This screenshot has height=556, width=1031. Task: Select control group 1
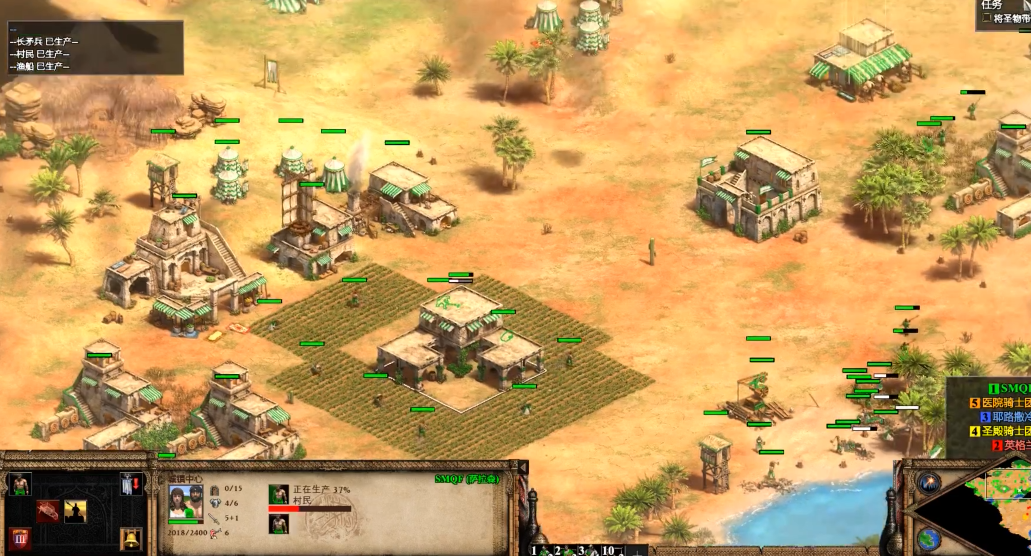tap(535, 550)
